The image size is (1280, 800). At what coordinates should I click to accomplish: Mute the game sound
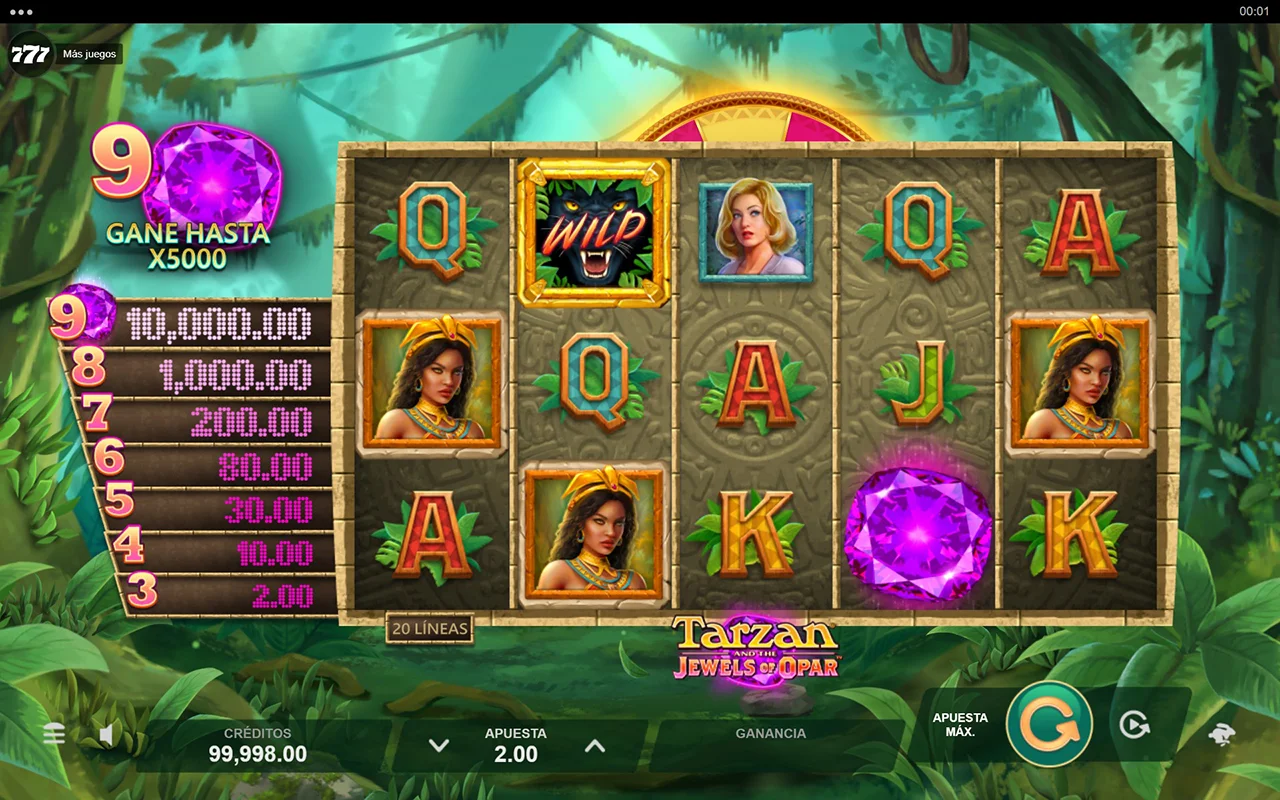(x=107, y=736)
